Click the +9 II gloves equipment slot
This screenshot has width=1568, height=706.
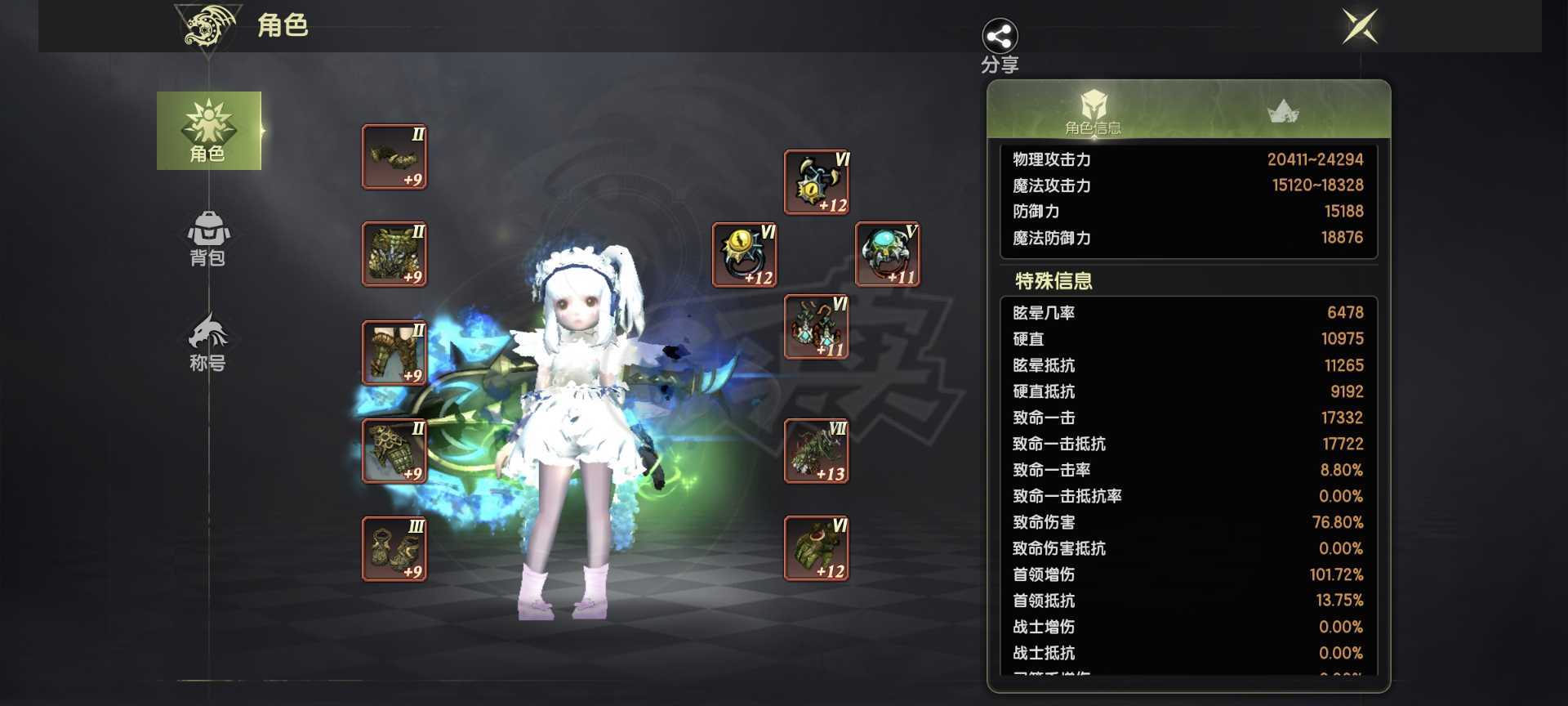394,451
